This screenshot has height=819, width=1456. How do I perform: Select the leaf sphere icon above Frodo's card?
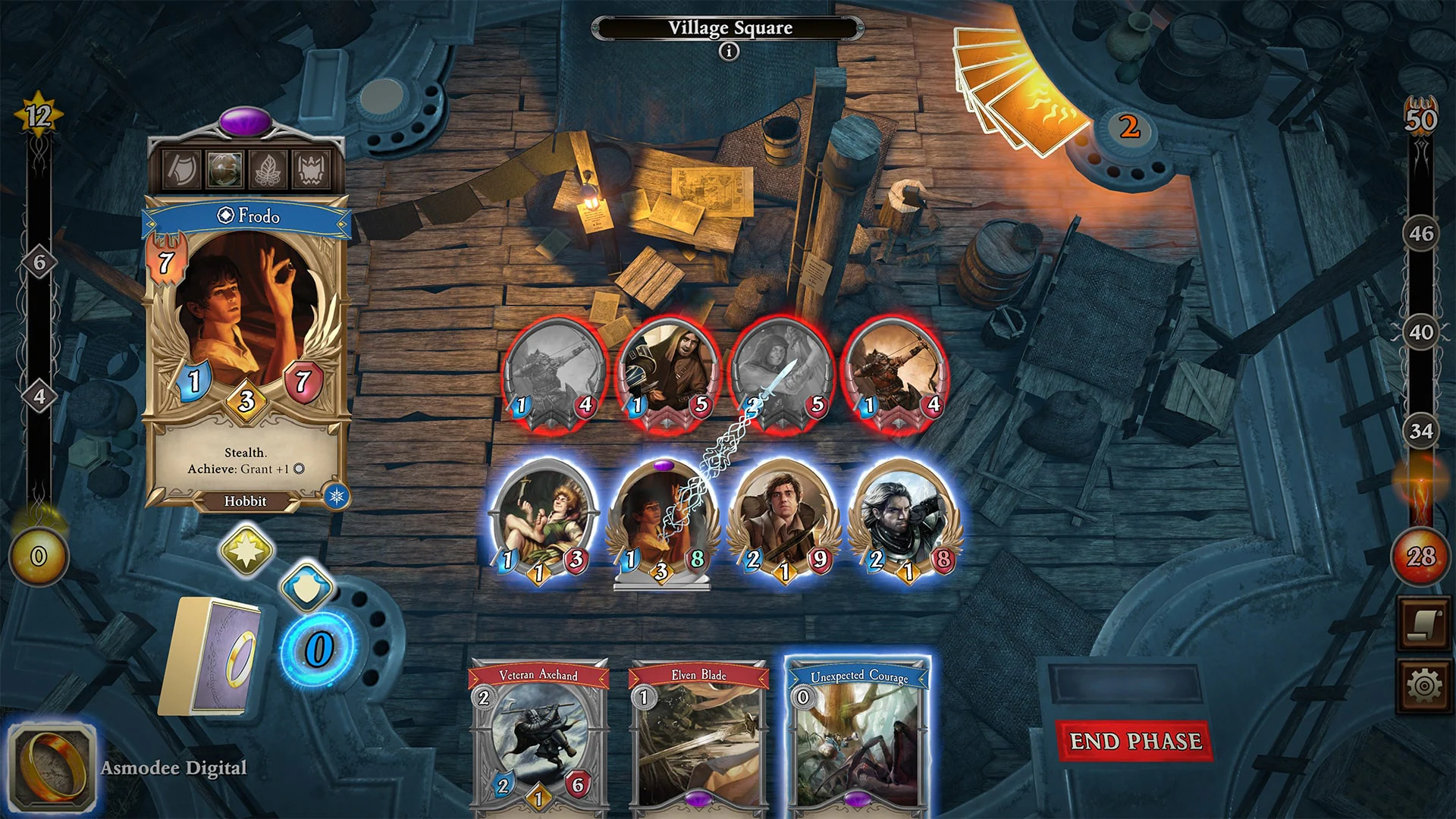268,170
